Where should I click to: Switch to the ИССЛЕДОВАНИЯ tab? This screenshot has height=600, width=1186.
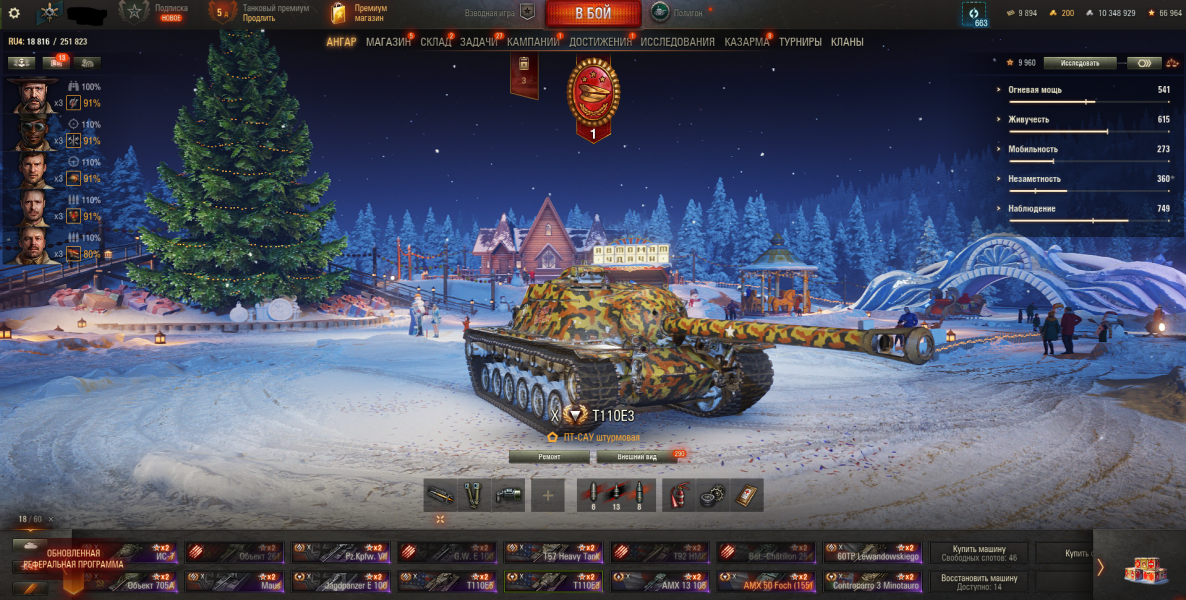(677, 42)
